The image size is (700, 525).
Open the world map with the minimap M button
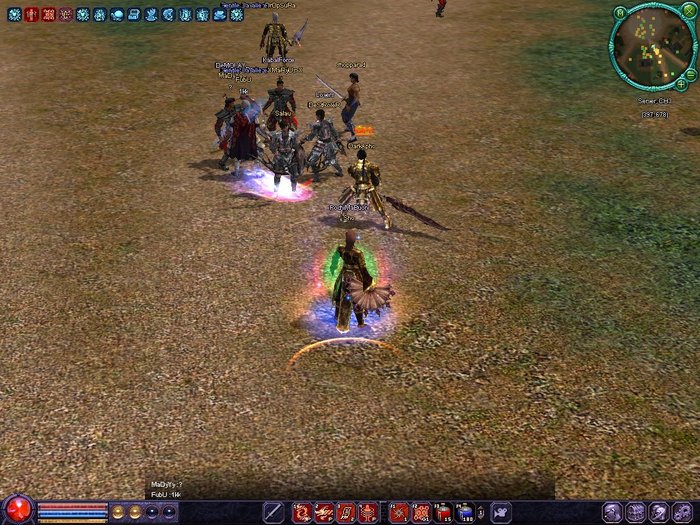click(620, 12)
